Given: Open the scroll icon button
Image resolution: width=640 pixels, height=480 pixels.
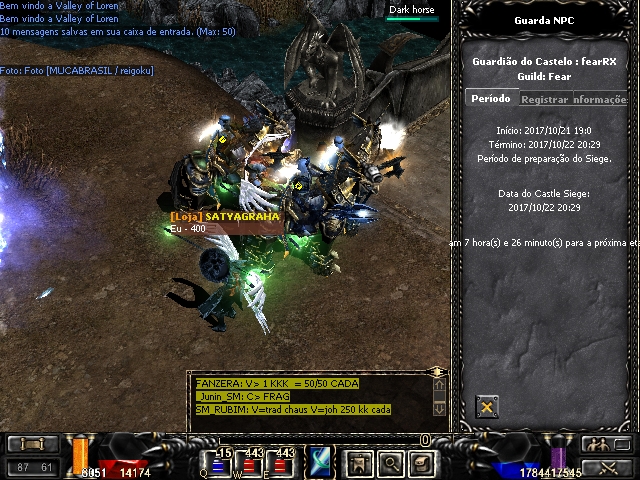Looking at the screenshot, I should point(422,463).
